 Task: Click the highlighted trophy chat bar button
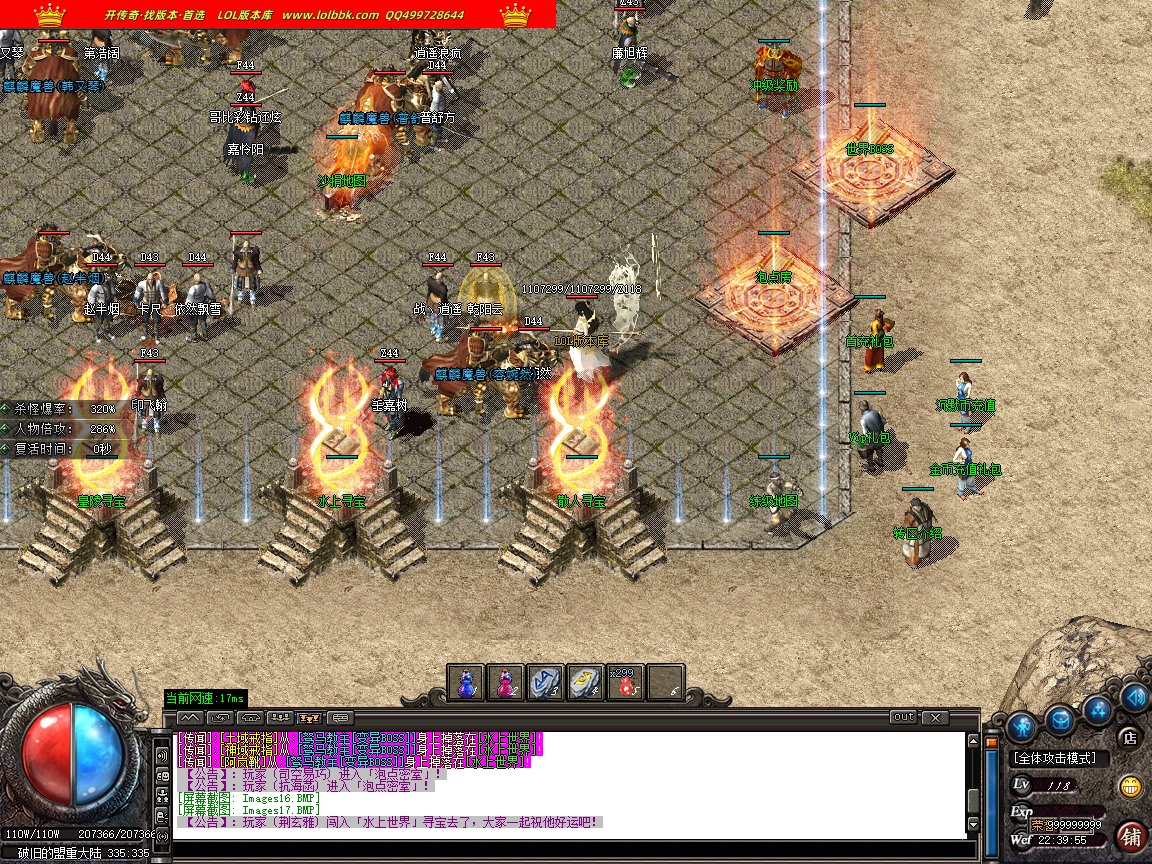tap(309, 717)
